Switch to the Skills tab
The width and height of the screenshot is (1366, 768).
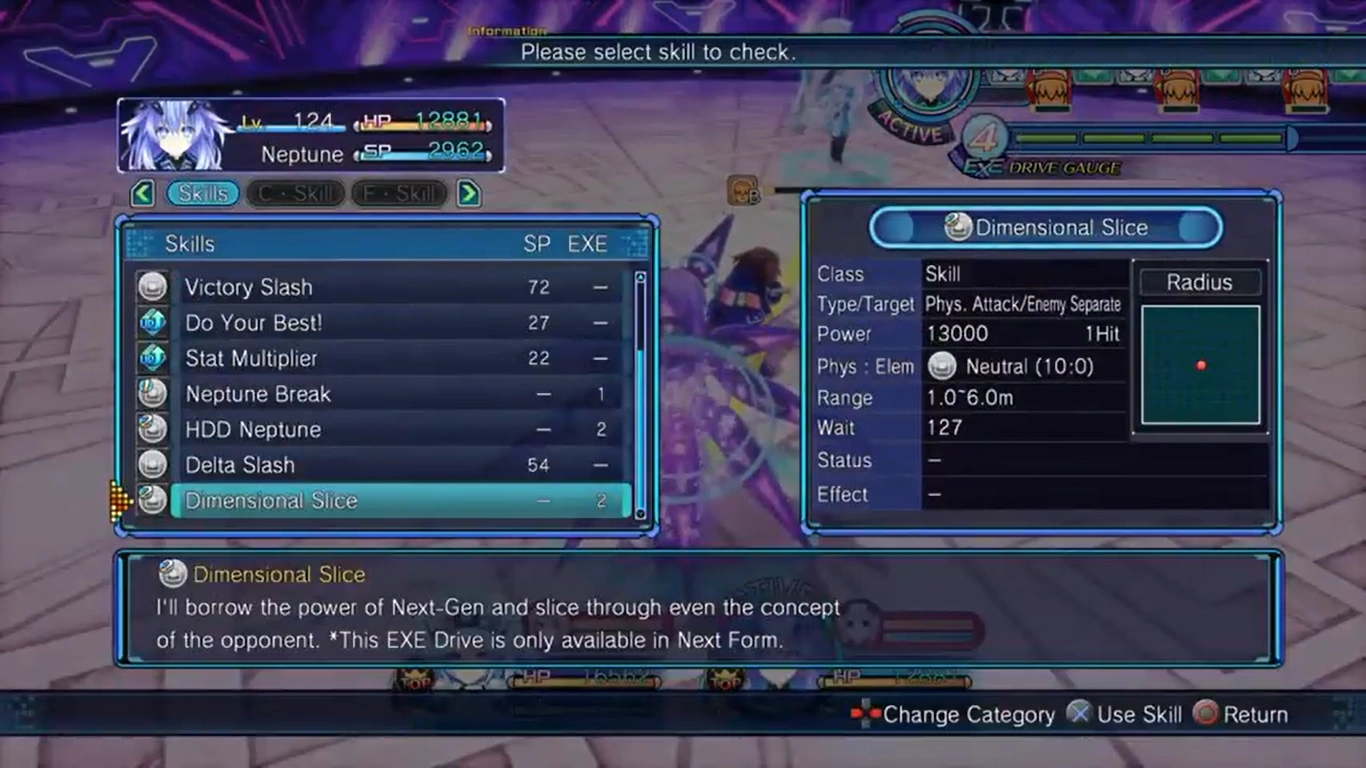203,193
